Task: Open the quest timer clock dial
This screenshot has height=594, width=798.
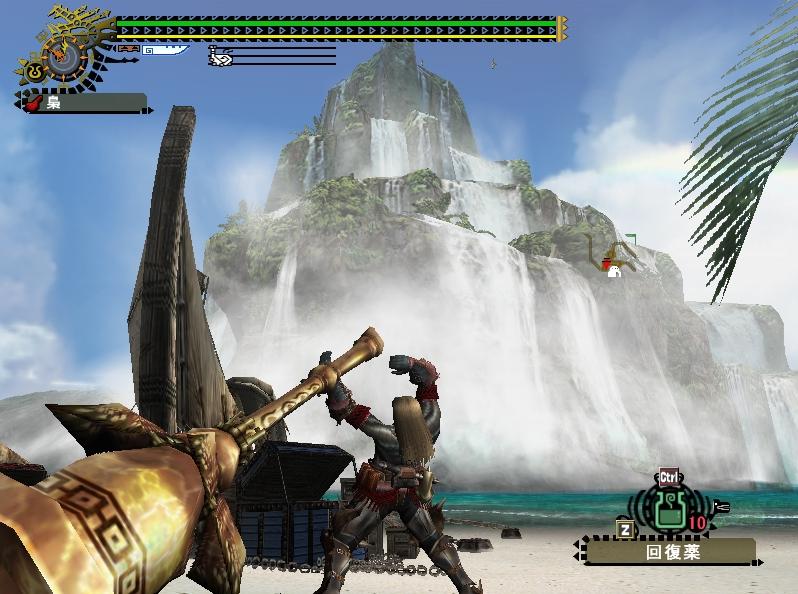Action: point(63,56)
